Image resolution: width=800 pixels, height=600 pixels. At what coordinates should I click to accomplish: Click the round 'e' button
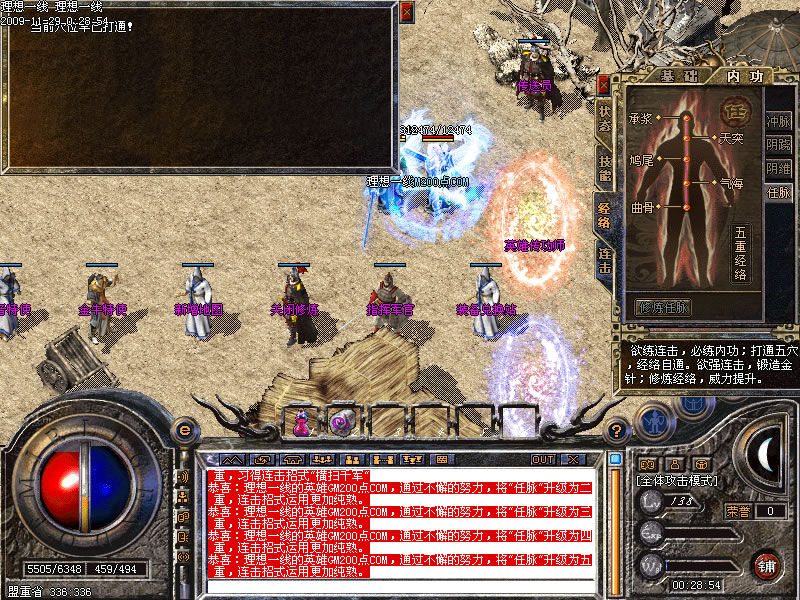tap(185, 430)
